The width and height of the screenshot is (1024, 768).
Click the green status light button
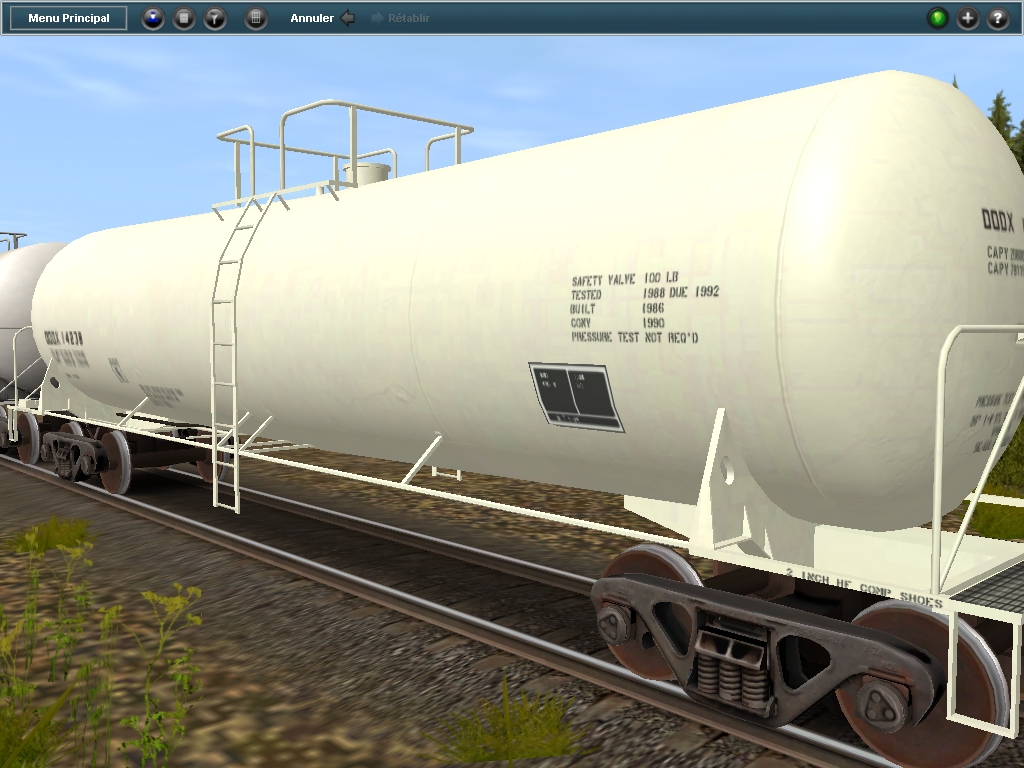[938, 18]
